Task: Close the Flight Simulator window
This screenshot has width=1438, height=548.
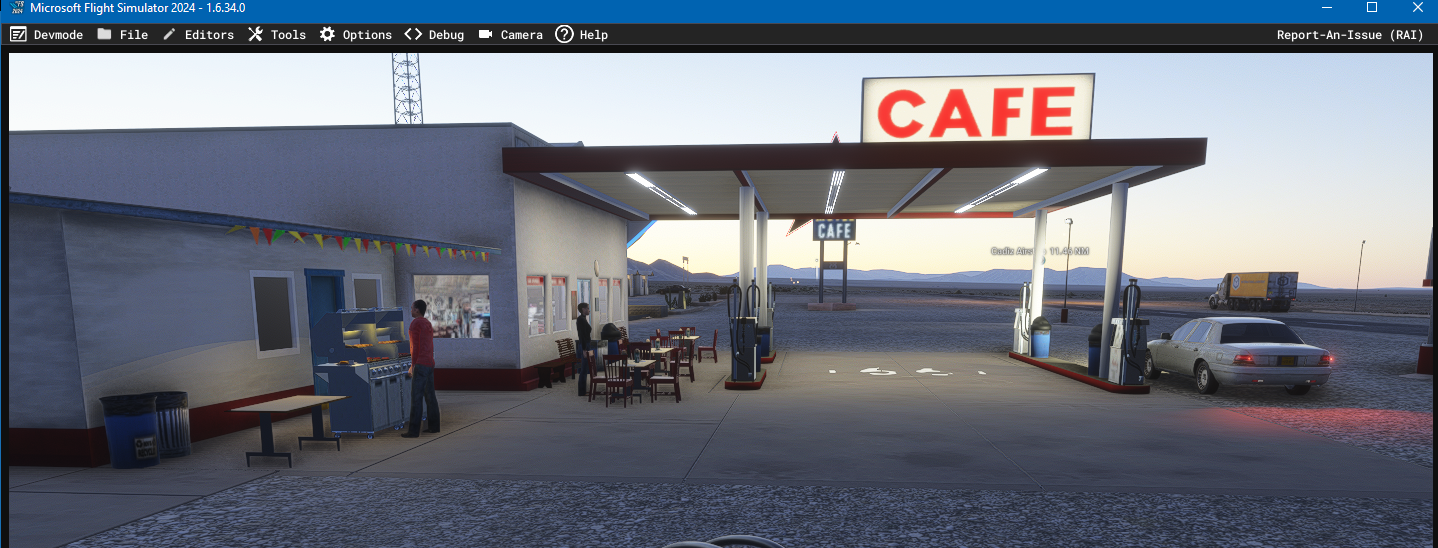Action: coord(1417,8)
